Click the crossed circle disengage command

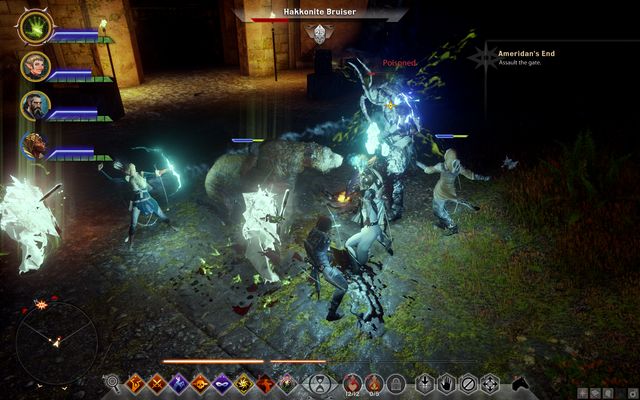coord(468,382)
